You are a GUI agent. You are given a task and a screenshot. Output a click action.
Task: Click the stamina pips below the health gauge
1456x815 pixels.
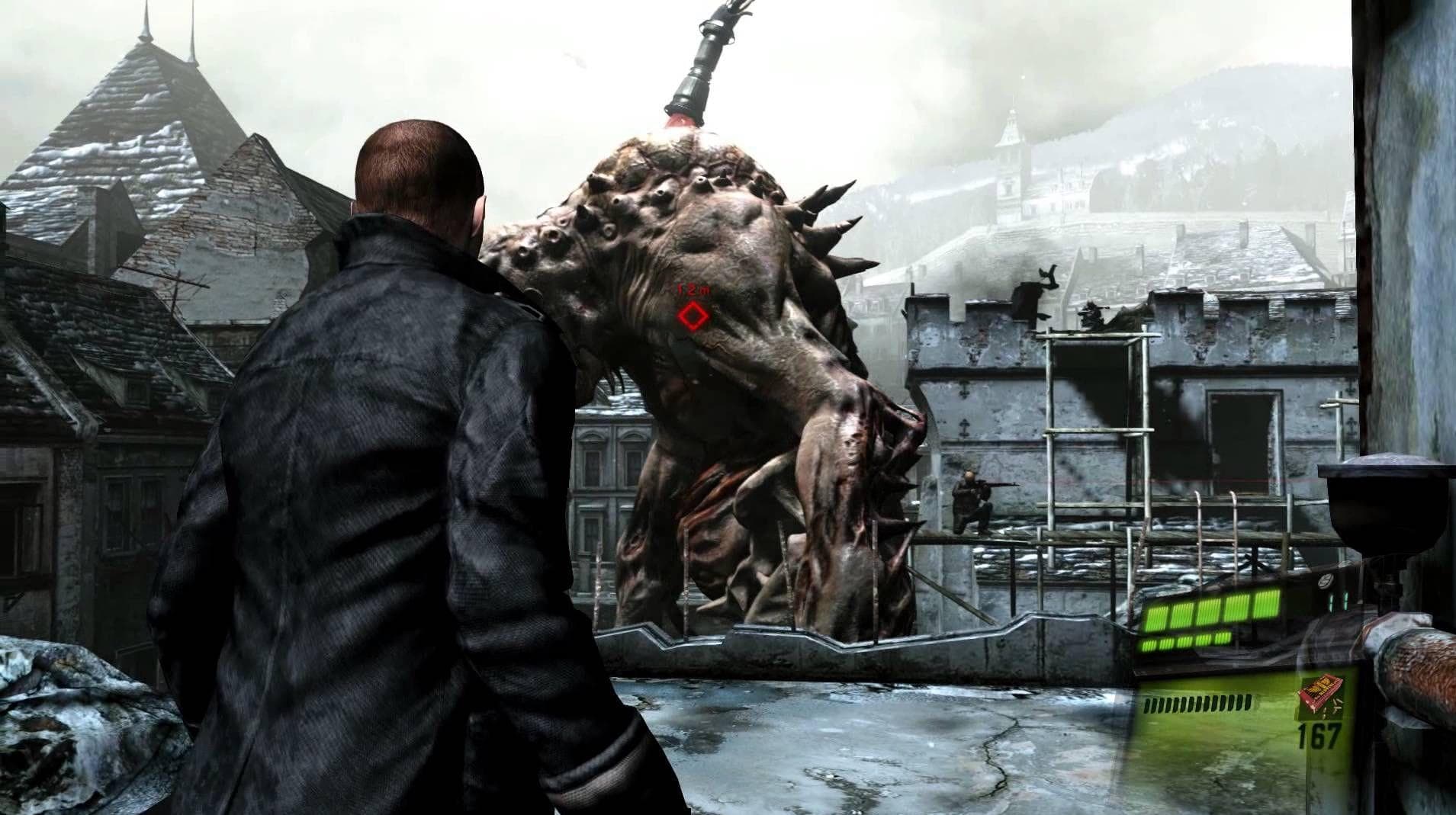click(x=1197, y=703)
